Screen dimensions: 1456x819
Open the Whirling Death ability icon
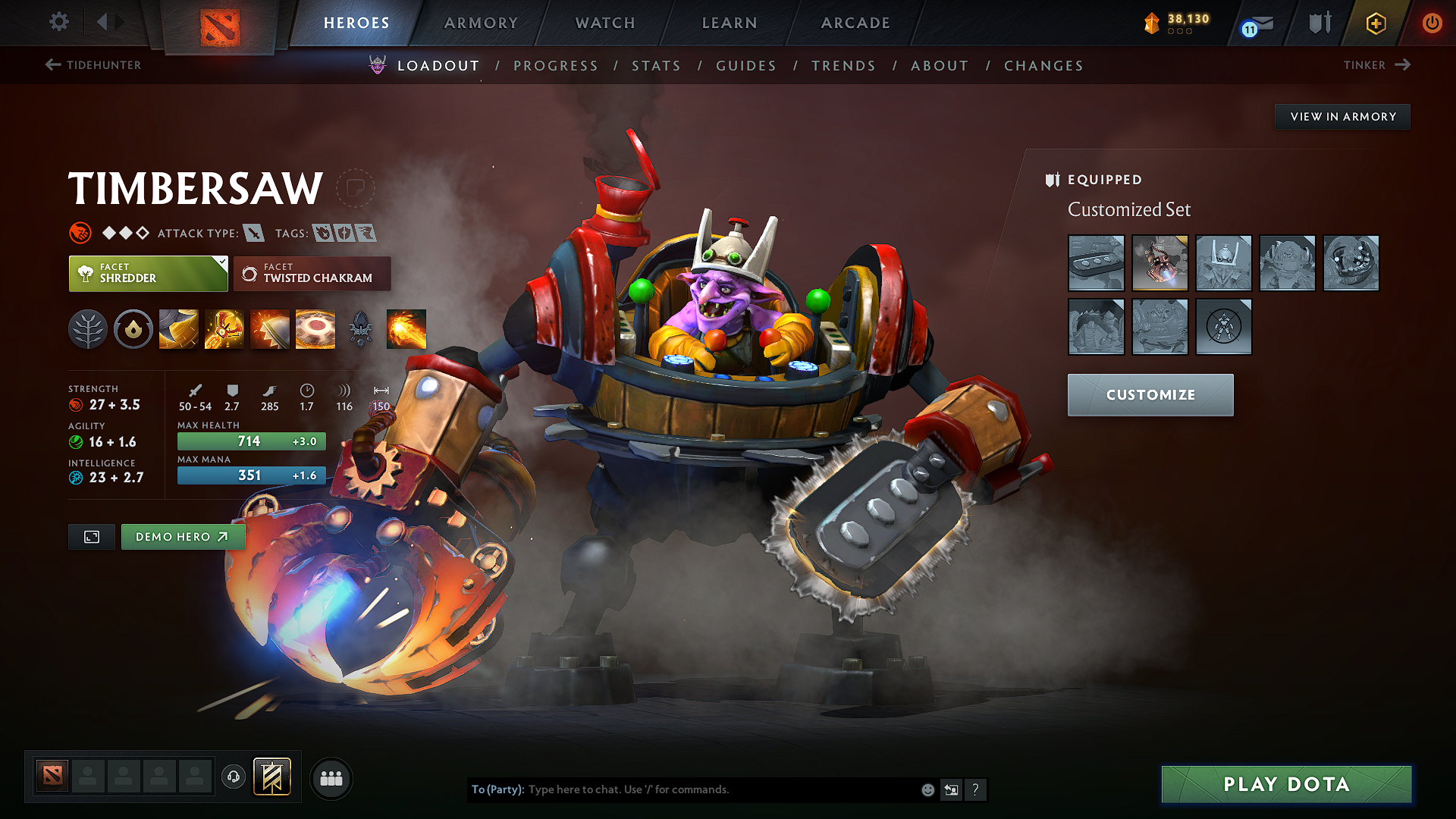tap(178, 328)
